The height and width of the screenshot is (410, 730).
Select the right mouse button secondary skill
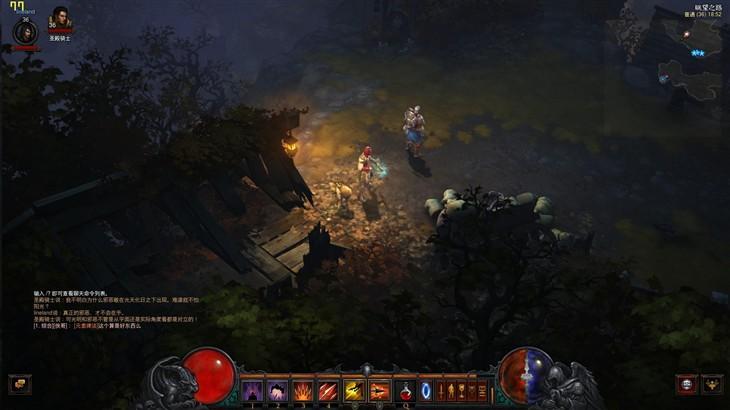tap(380, 390)
